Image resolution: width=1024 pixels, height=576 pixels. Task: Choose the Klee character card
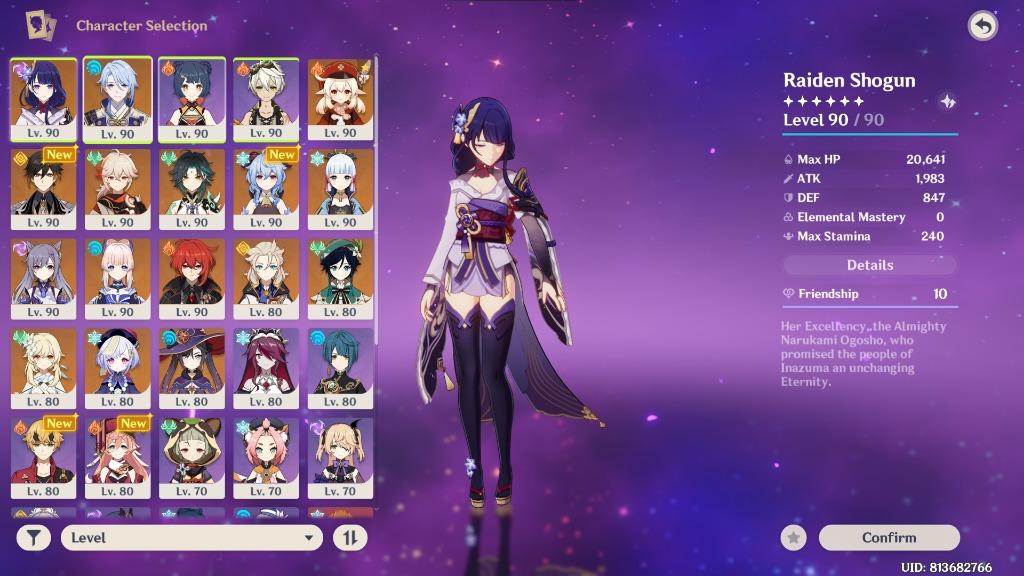pyautogui.click(x=341, y=98)
